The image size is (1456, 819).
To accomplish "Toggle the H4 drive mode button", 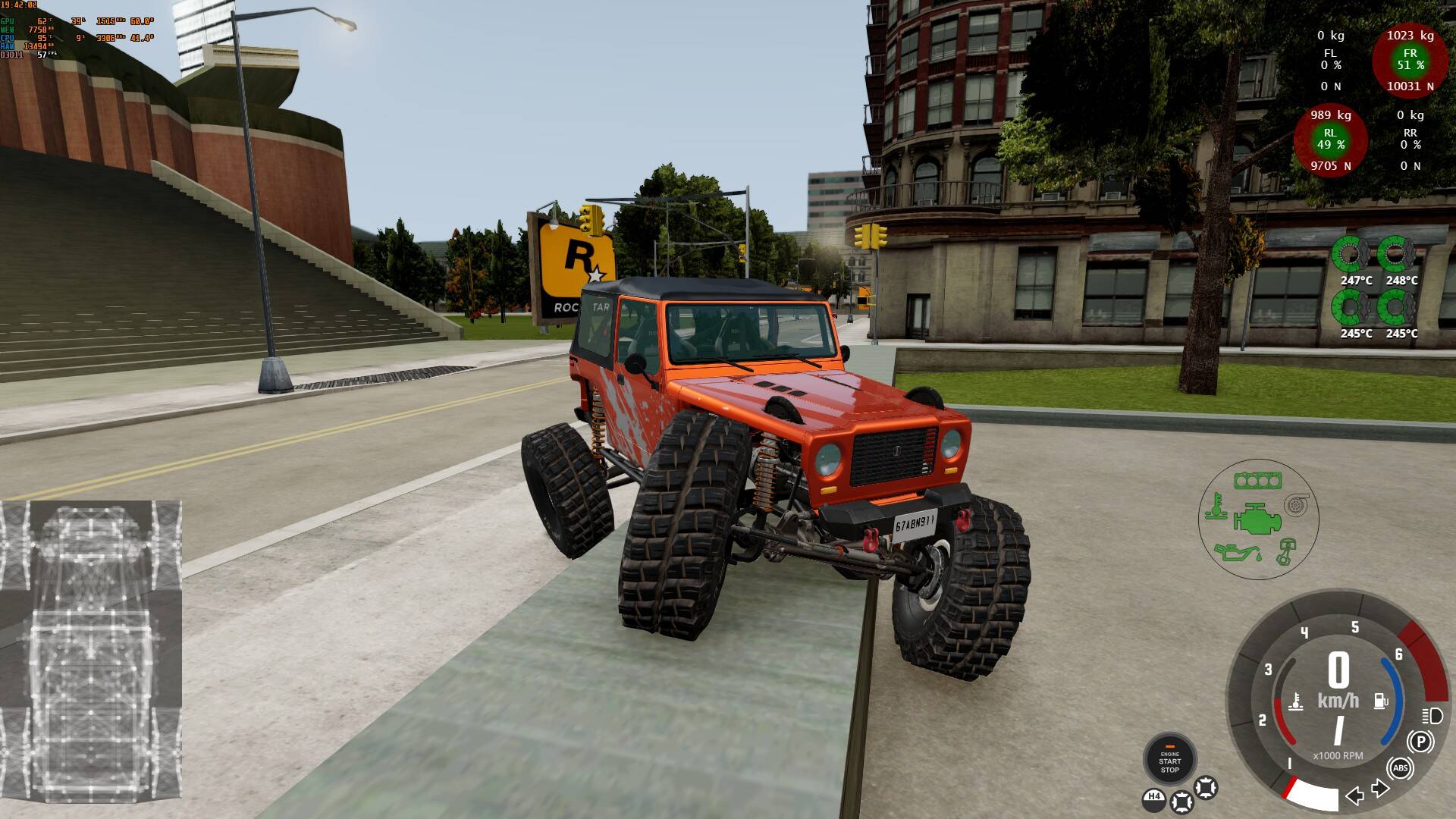I will pos(1153,797).
